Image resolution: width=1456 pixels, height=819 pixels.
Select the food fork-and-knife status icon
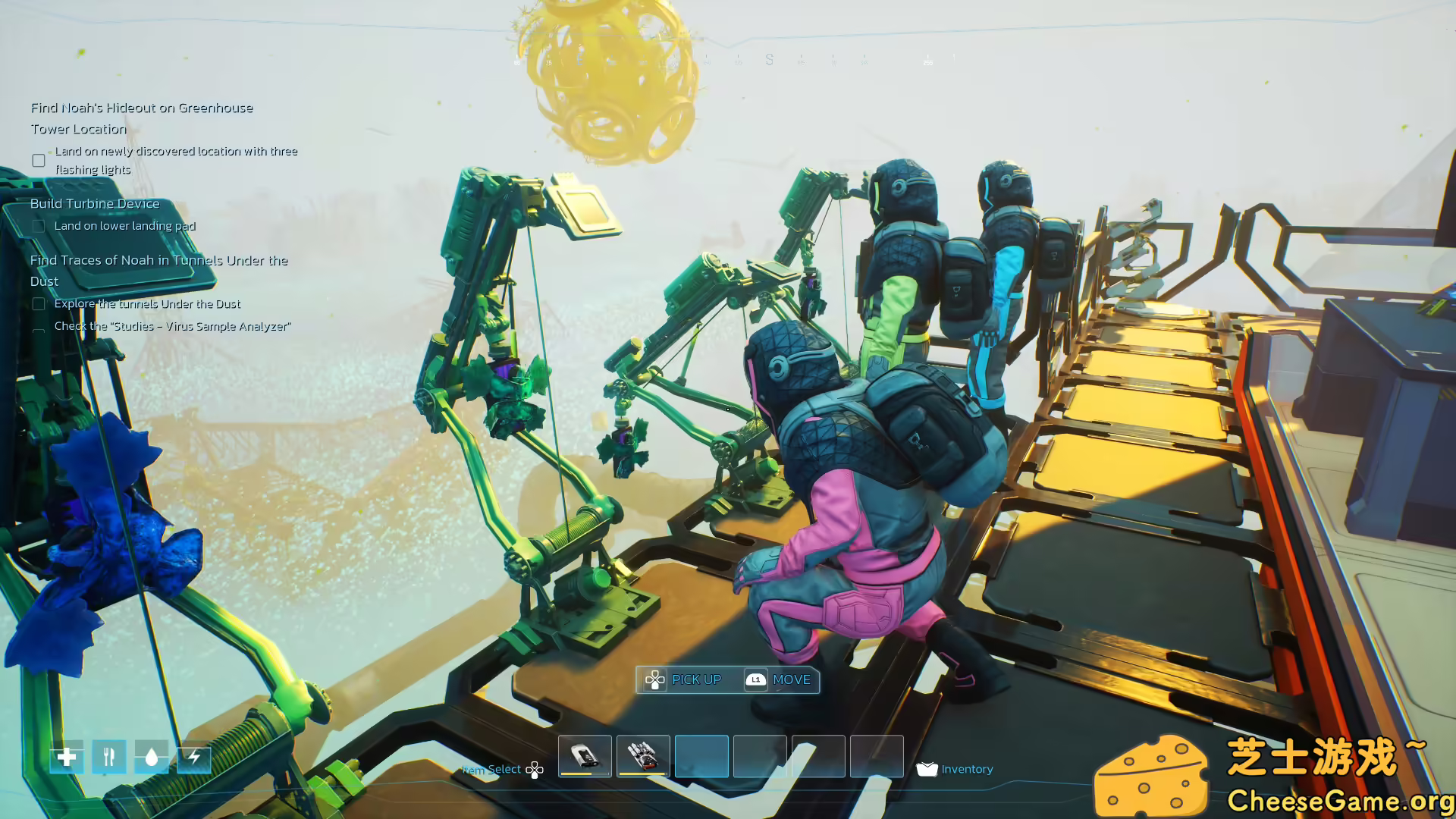click(108, 758)
